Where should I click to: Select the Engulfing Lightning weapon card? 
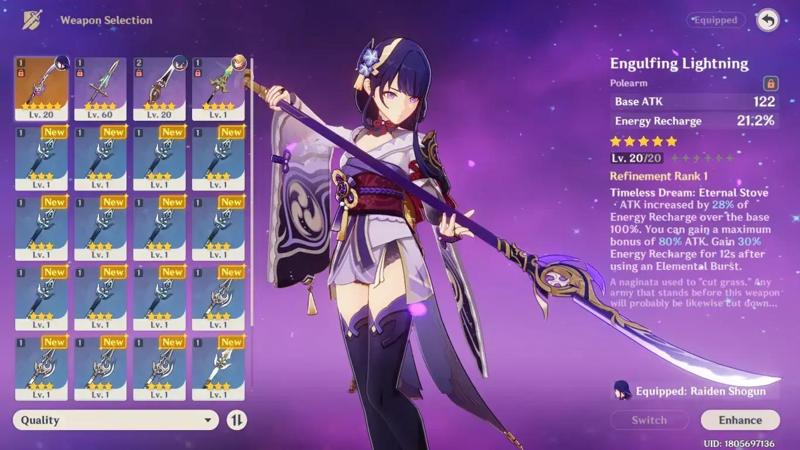pyautogui.click(x=41, y=88)
